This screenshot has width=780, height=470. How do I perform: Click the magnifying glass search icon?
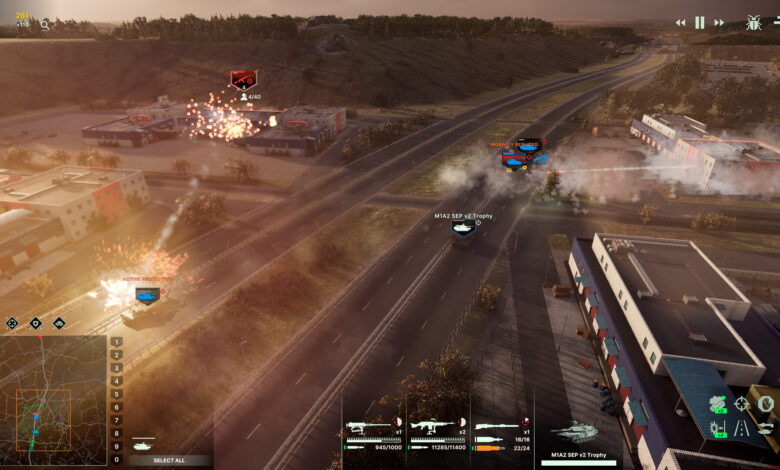click(44, 24)
